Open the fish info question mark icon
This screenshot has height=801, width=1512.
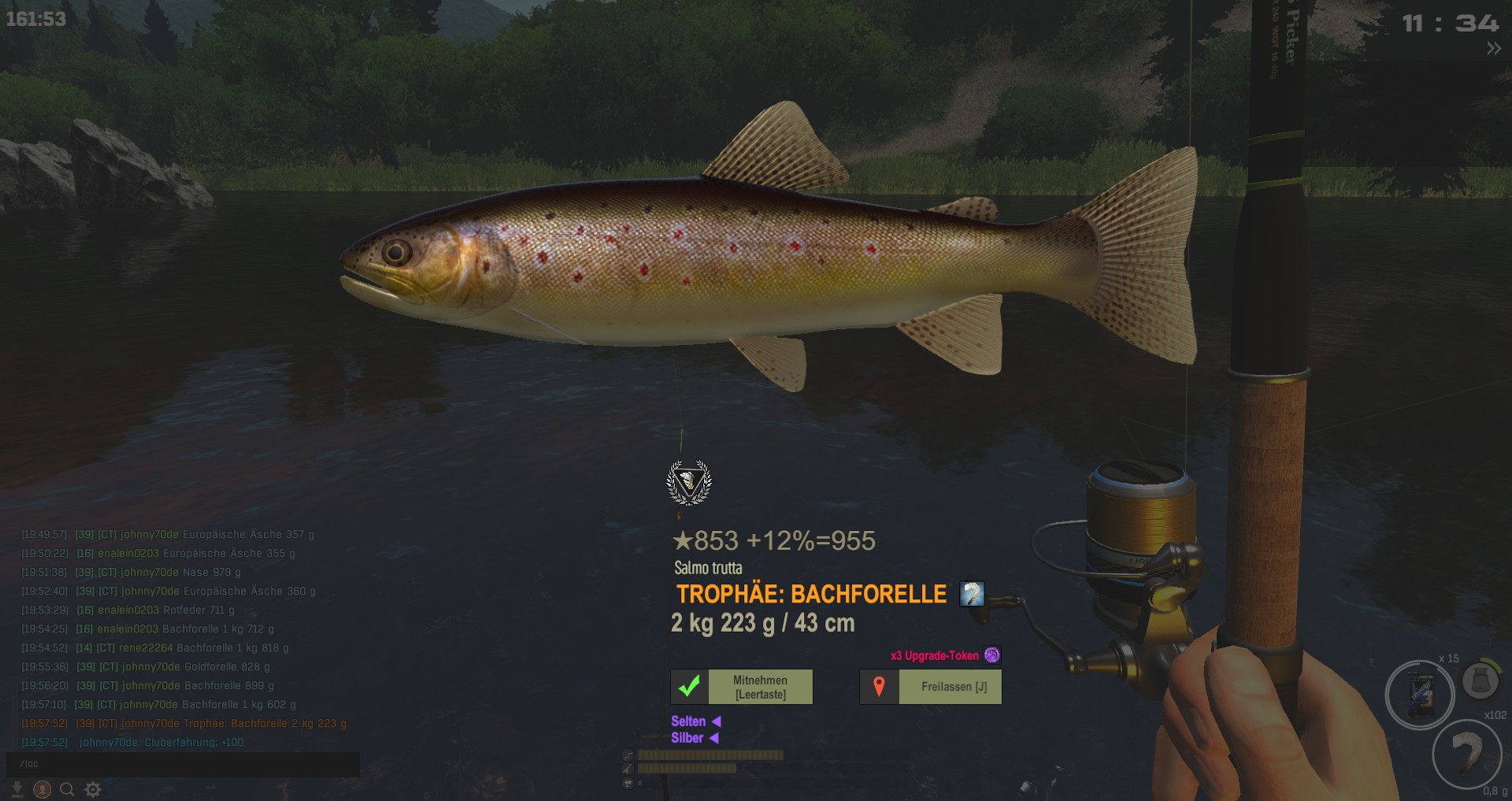[972, 594]
